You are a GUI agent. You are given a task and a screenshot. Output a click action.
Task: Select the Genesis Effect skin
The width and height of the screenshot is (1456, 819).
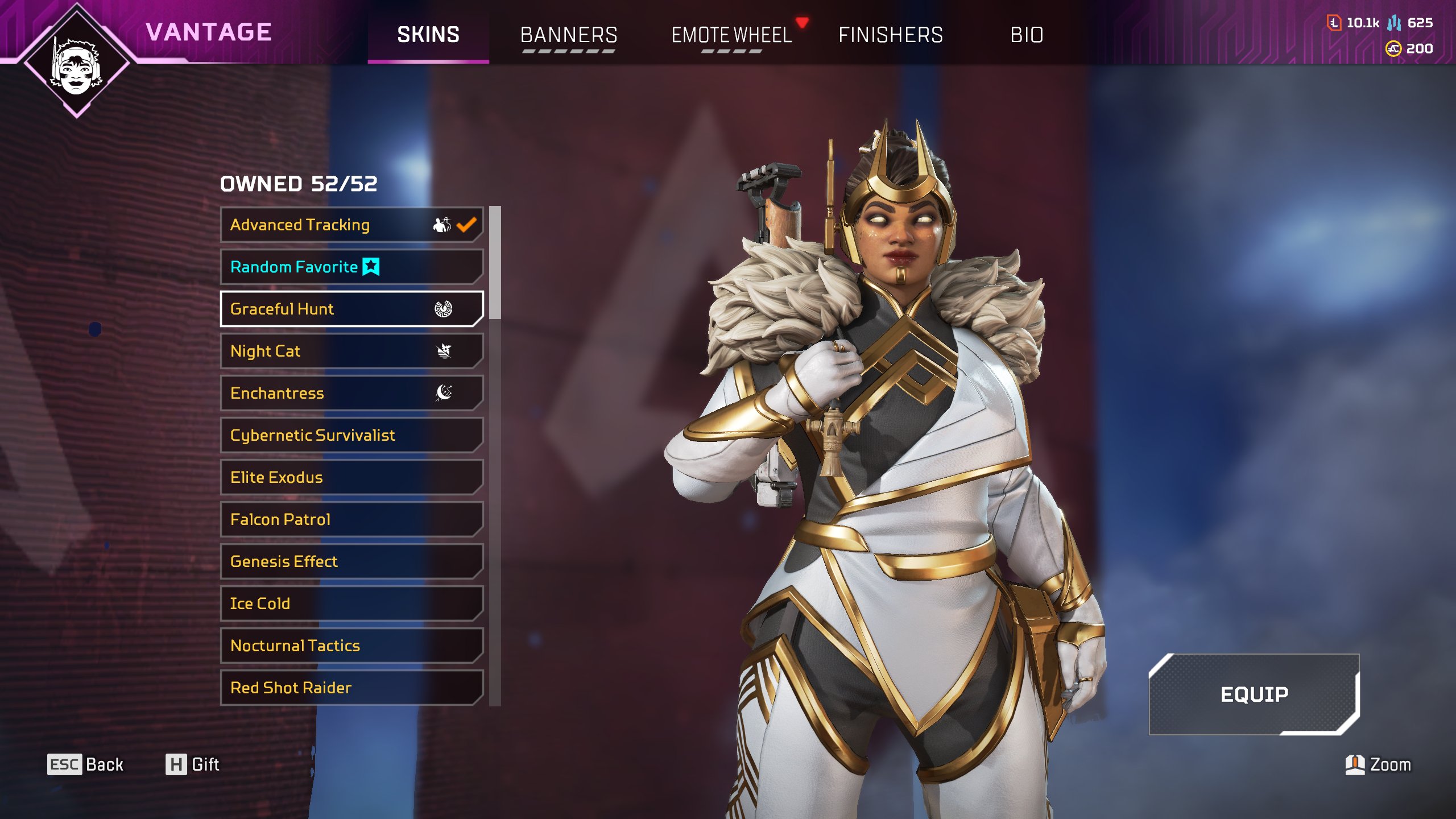tap(351, 562)
